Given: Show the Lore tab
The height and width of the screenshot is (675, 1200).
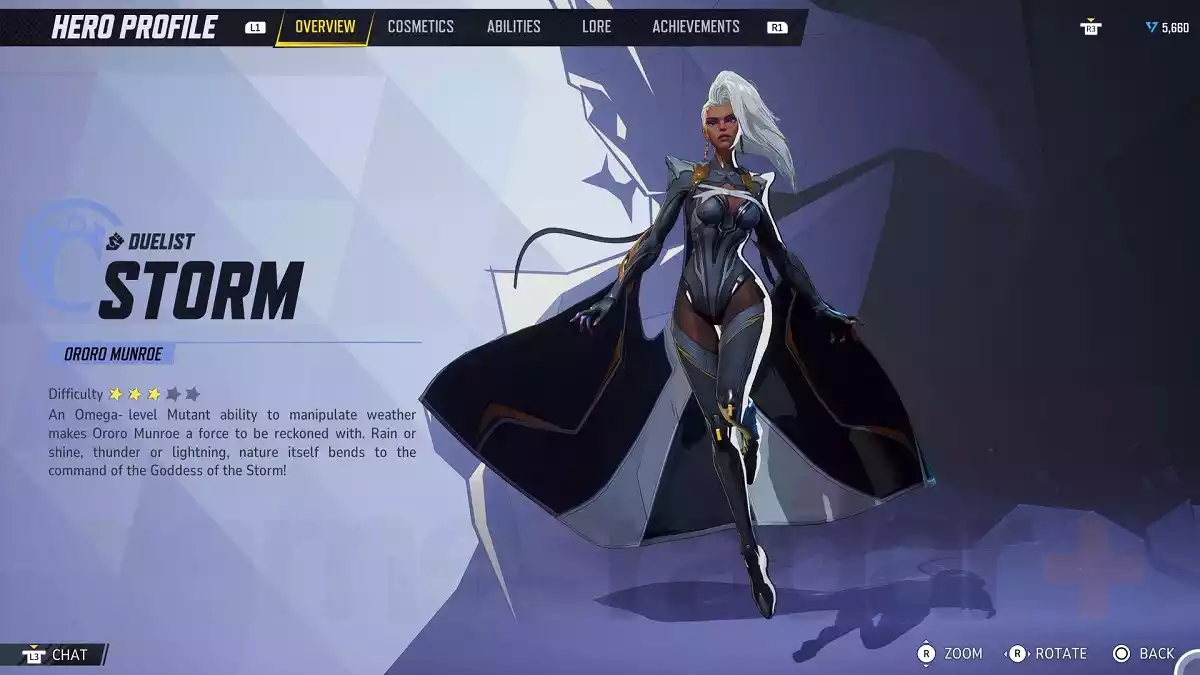Looking at the screenshot, I should click(596, 27).
